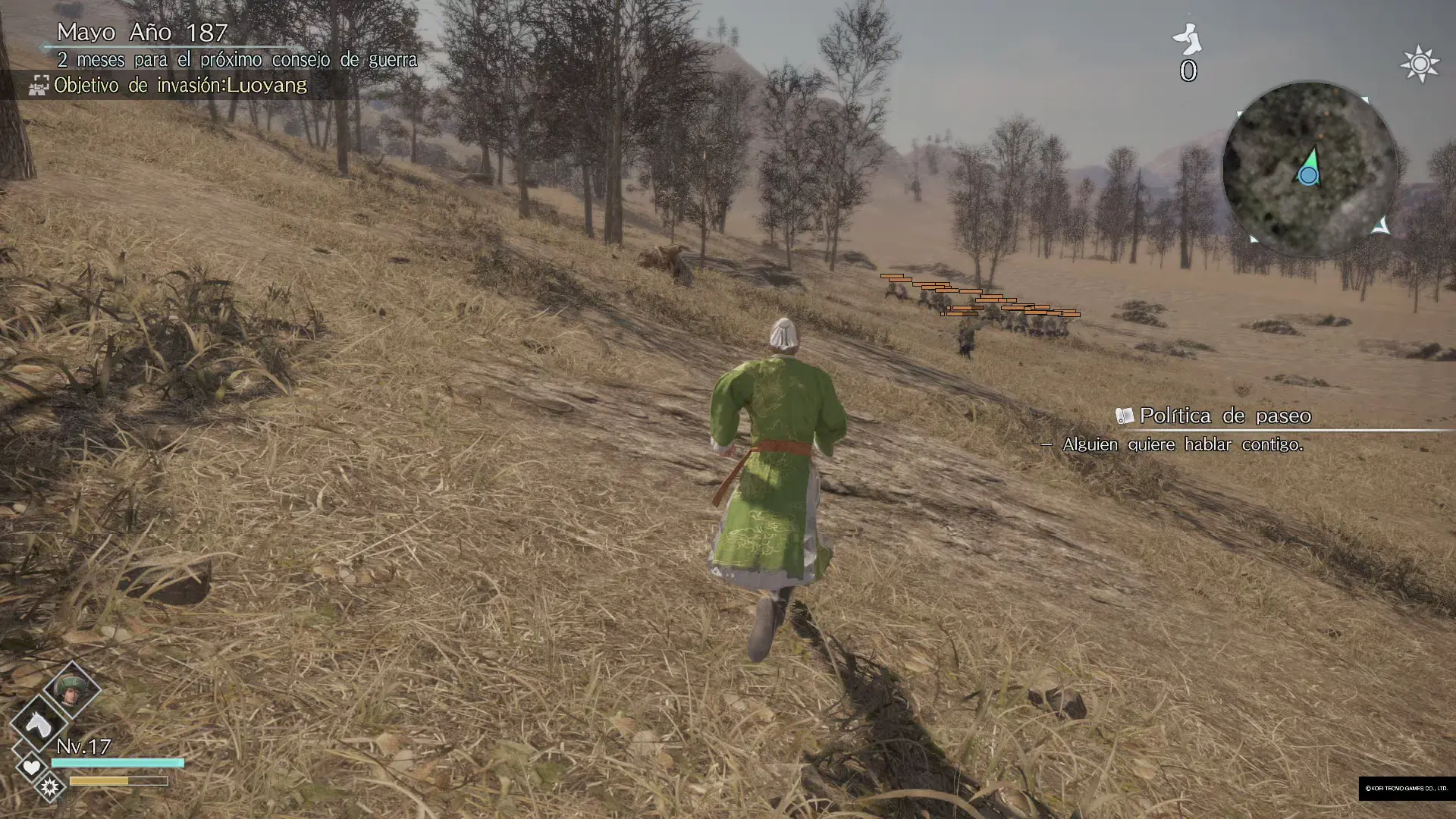Open the Política de paseo objective tracker
Viewport: 1456px width, 819px height.
(1224, 416)
